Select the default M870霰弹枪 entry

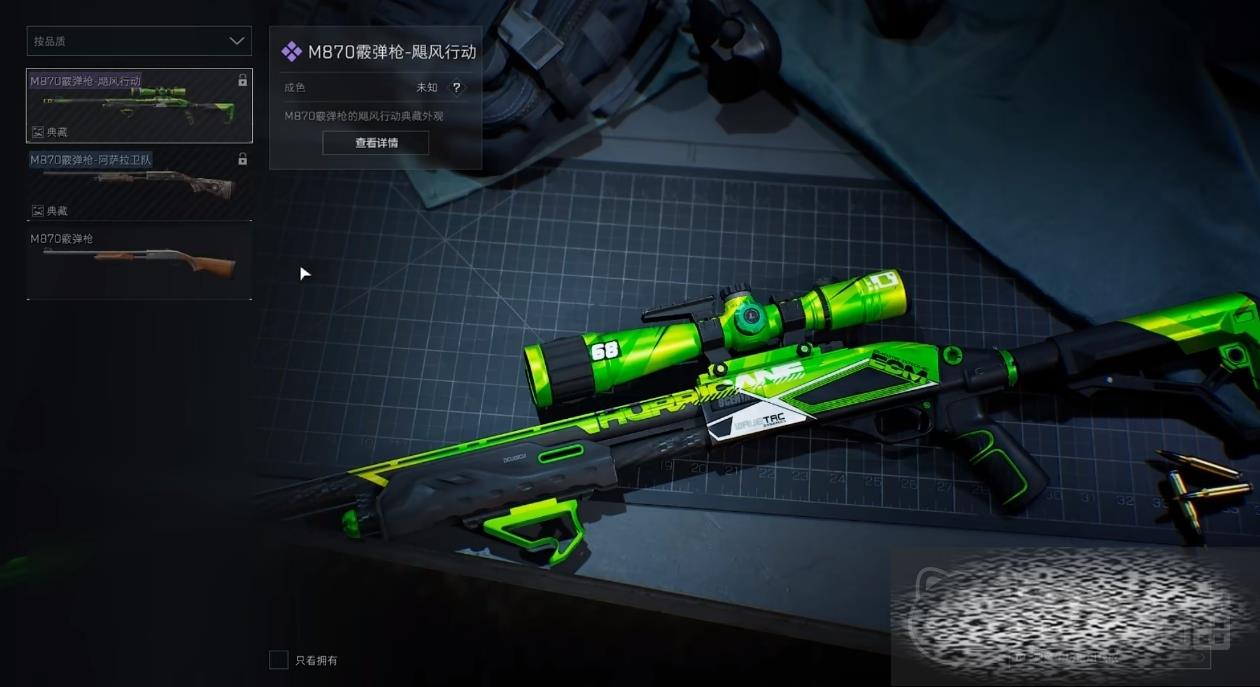[x=139, y=263]
